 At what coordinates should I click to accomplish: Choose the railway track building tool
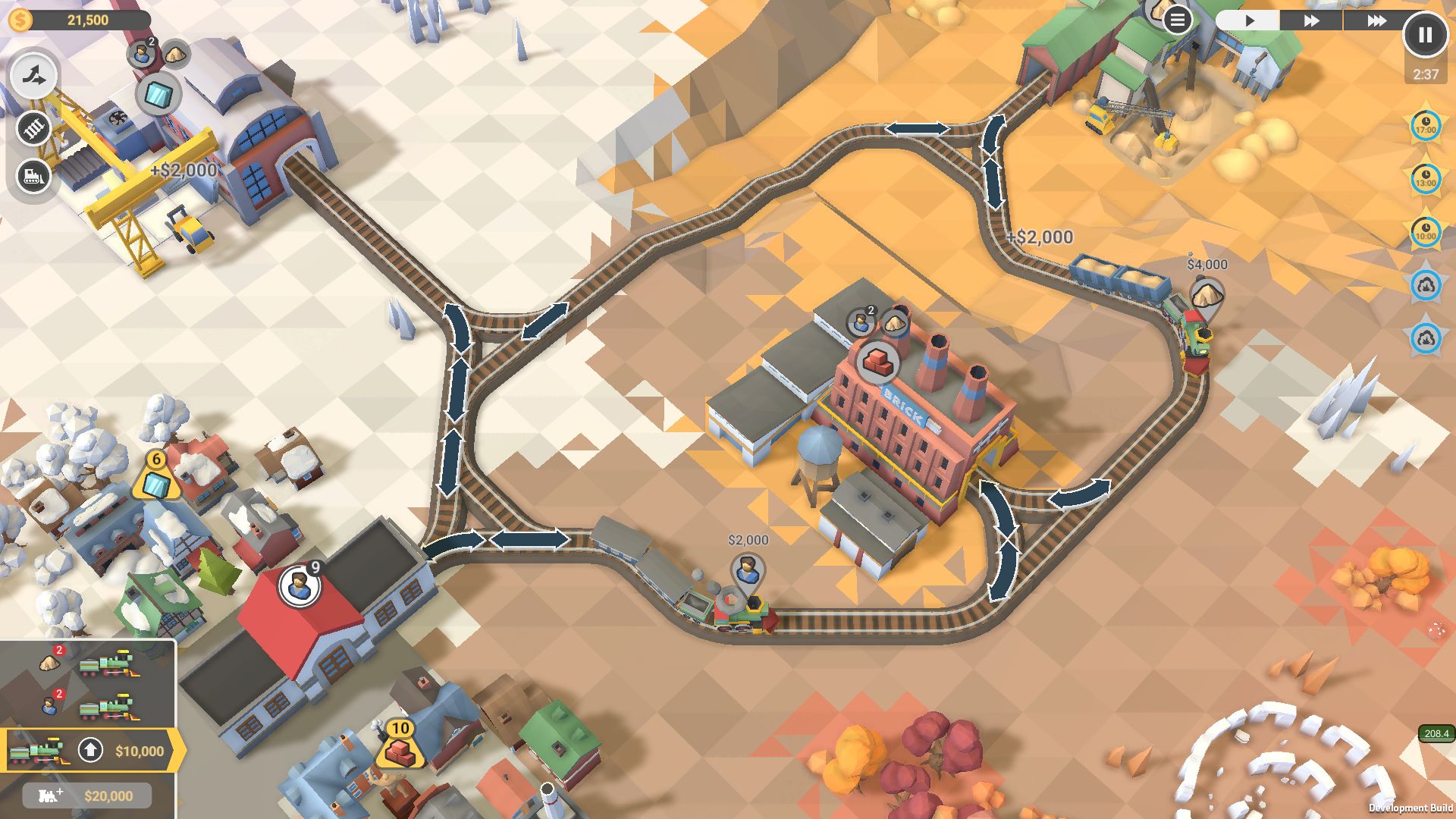34,128
